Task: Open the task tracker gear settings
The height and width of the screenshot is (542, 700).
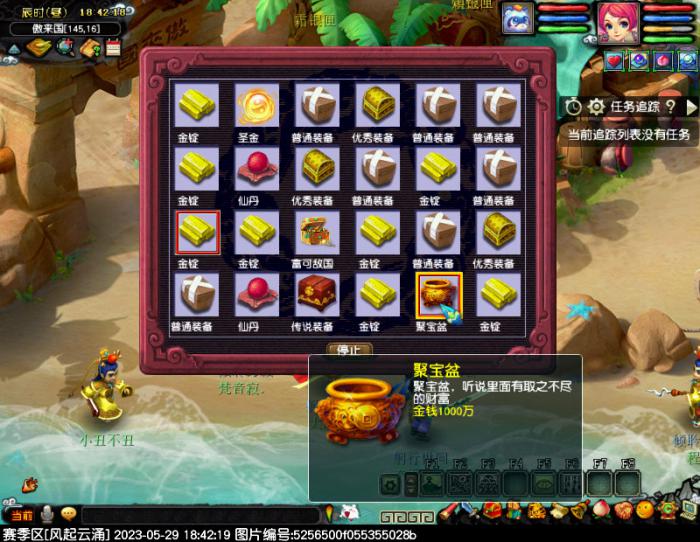Action: coord(596,106)
